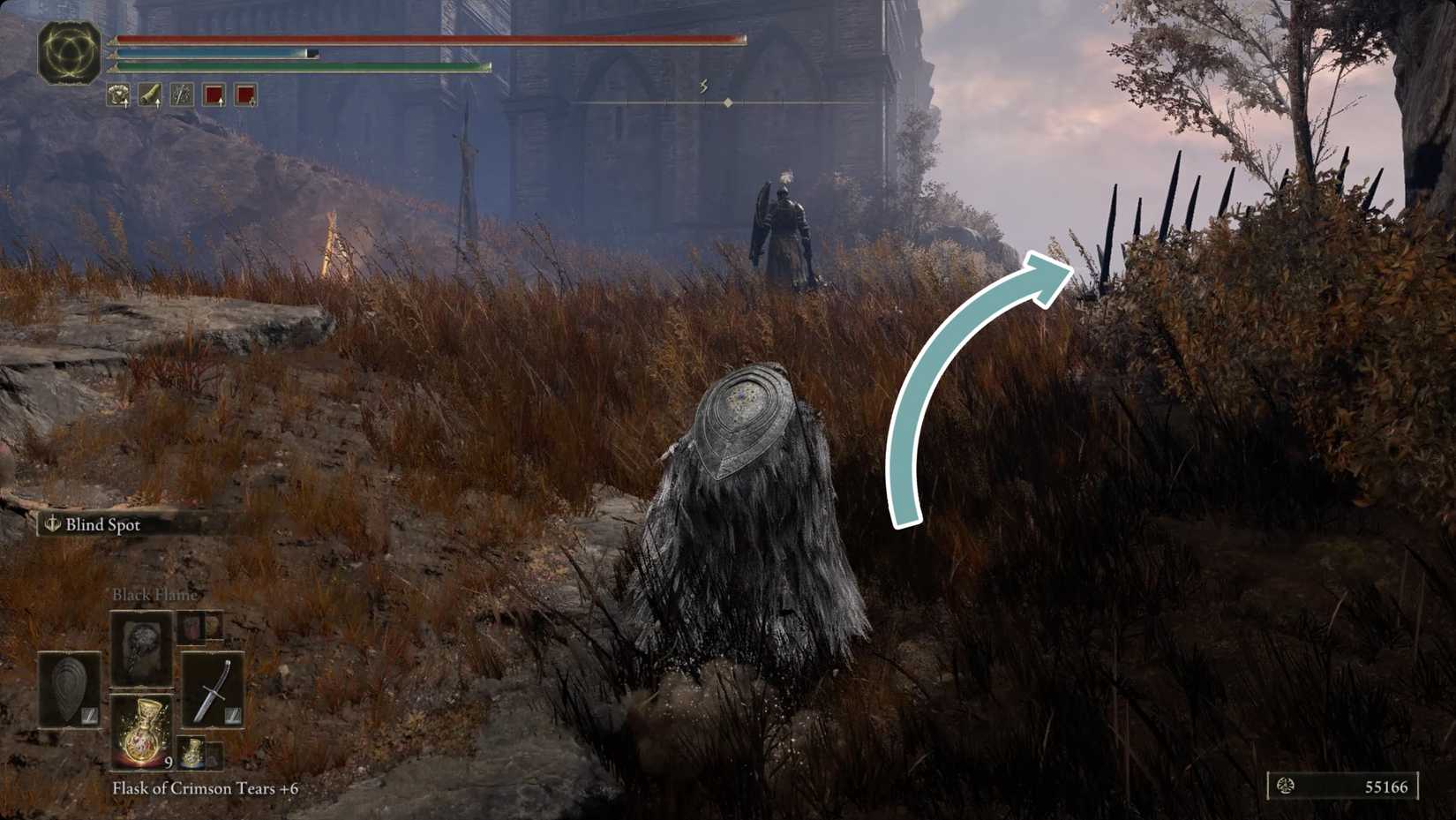The height and width of the screenshot is (820, 1456).
Task: Click the Black Flame label above the spell slot
Action: [x=154, y=595]
